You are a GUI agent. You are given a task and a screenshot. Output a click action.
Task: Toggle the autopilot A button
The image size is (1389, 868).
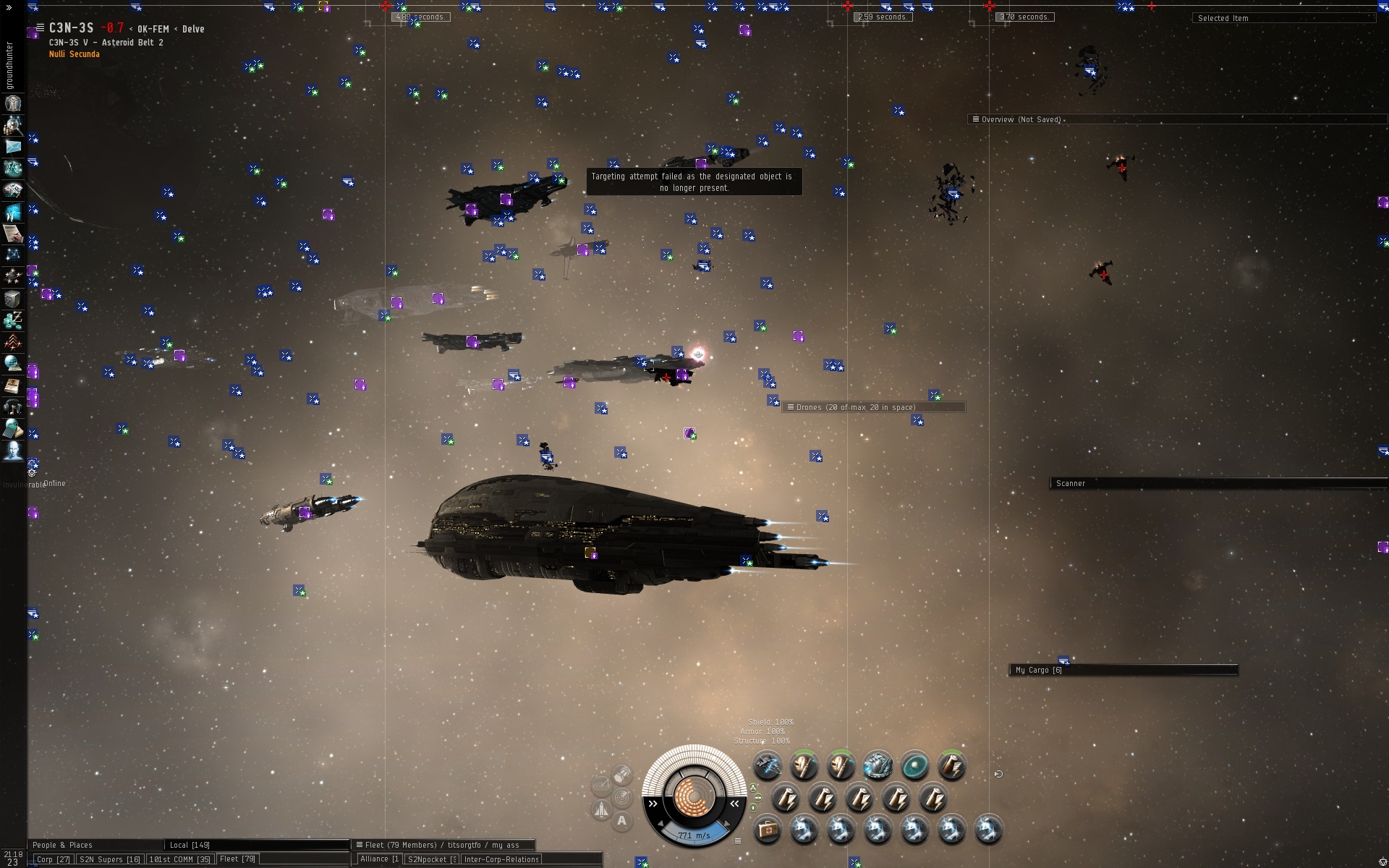point(621,821)
